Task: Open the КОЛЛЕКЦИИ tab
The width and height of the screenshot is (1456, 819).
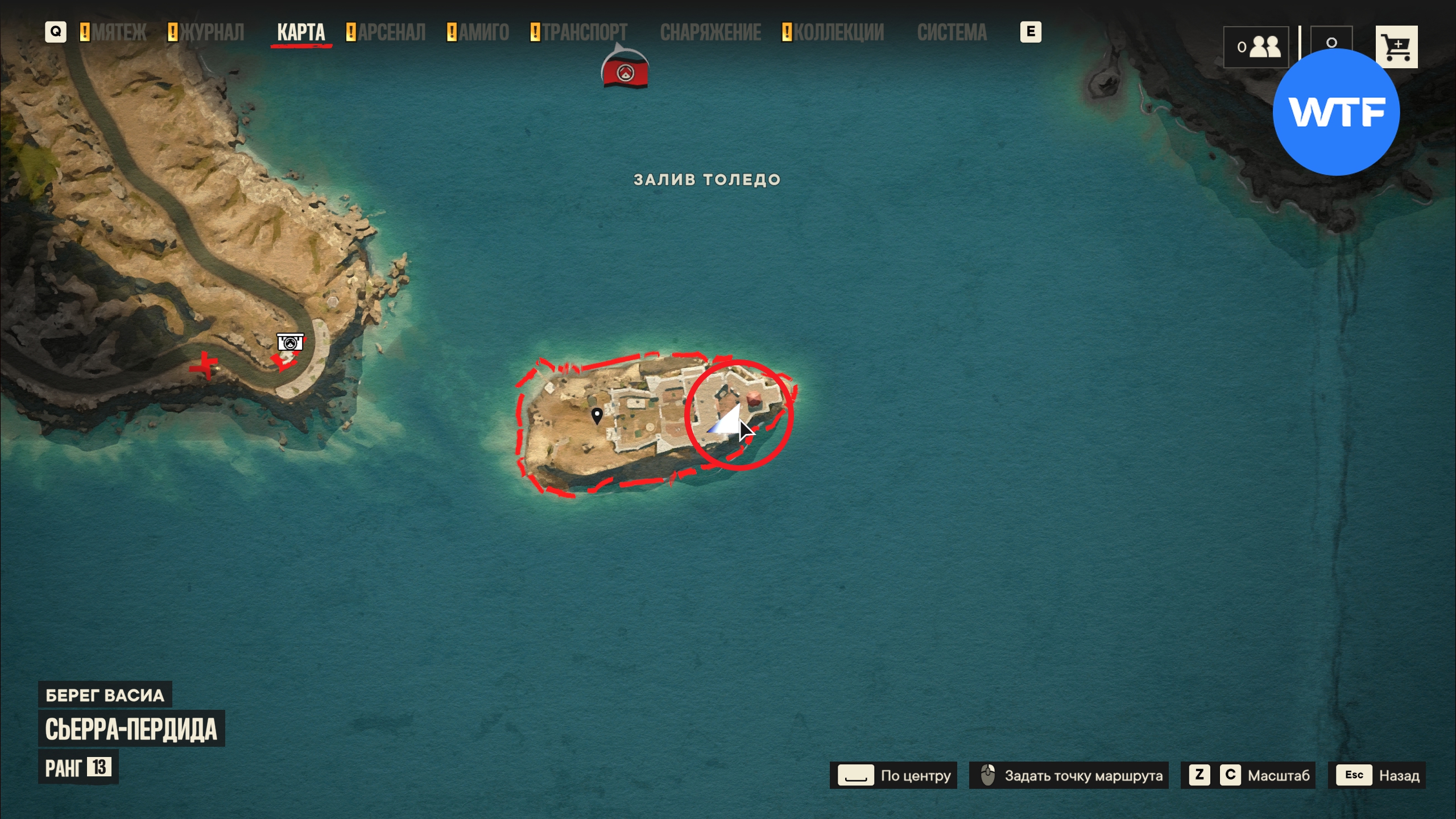Action: (x=838, y=32)
